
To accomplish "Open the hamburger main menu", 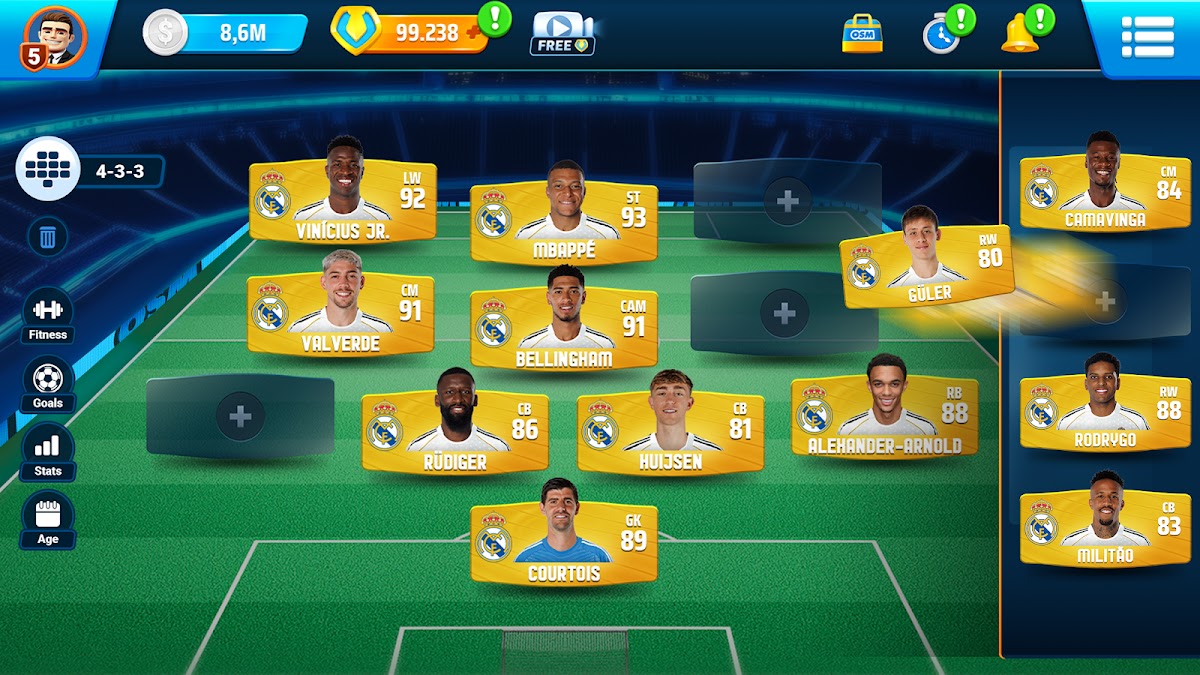I will point(1147,37).
